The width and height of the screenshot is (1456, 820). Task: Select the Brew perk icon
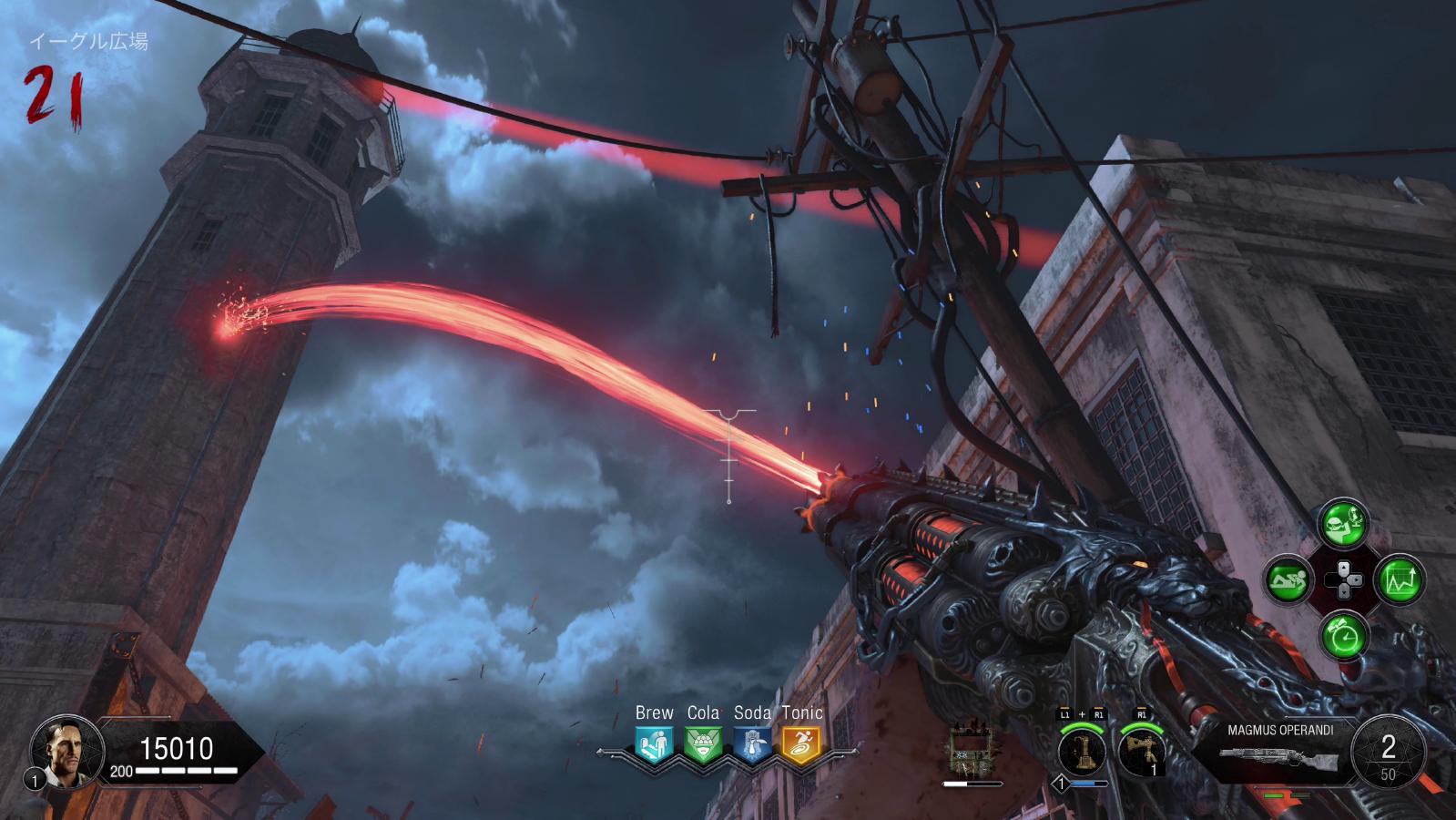coord(654,745)
